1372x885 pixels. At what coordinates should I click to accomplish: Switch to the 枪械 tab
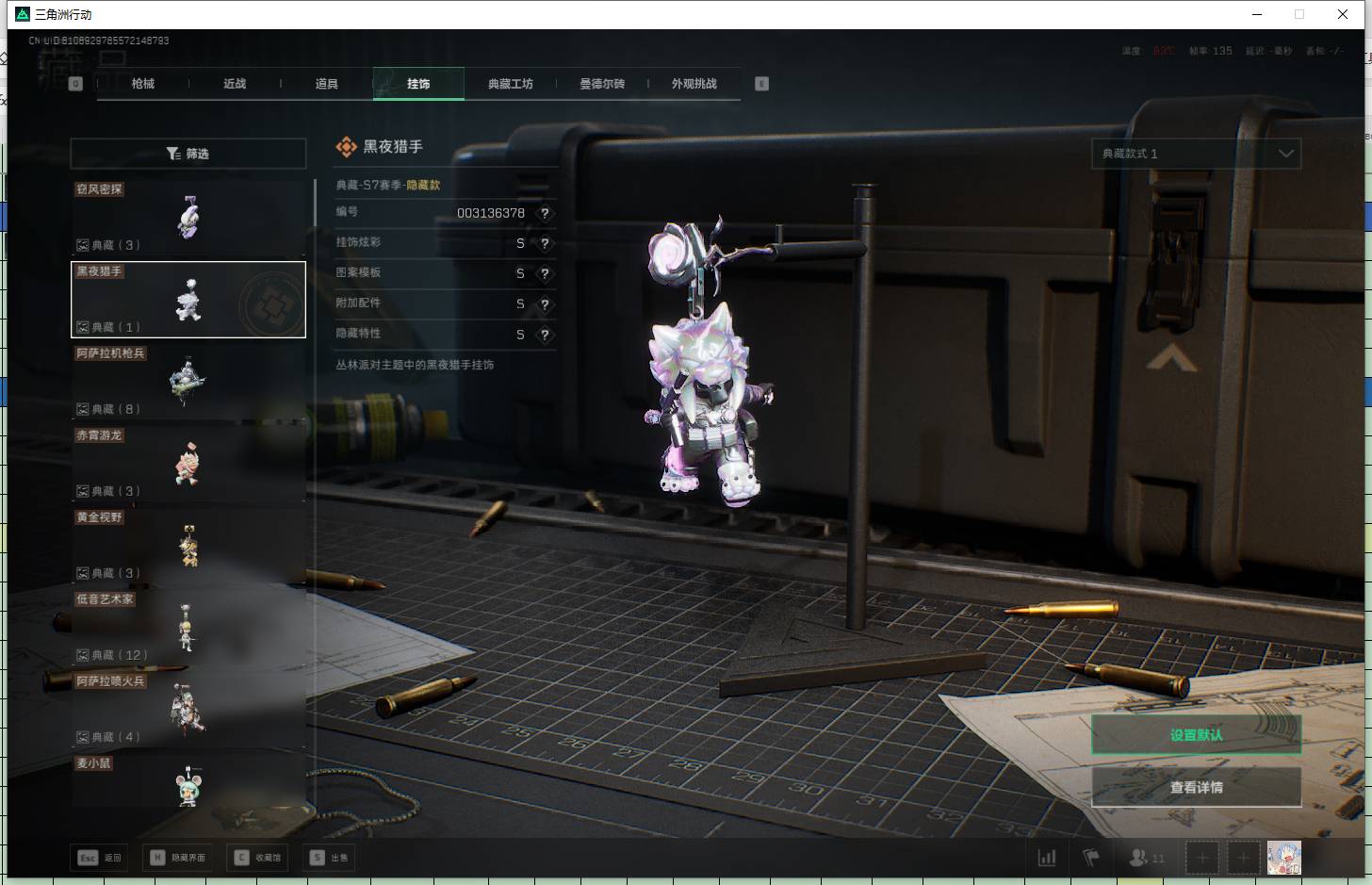(x=143, y=84)
